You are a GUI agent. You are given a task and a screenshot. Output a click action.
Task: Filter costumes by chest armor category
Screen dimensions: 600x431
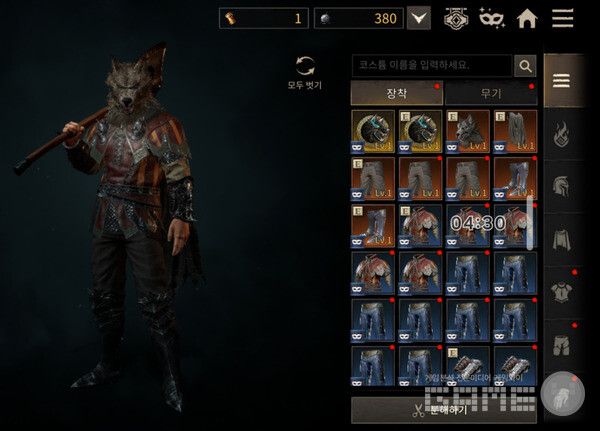pos(561,292)
